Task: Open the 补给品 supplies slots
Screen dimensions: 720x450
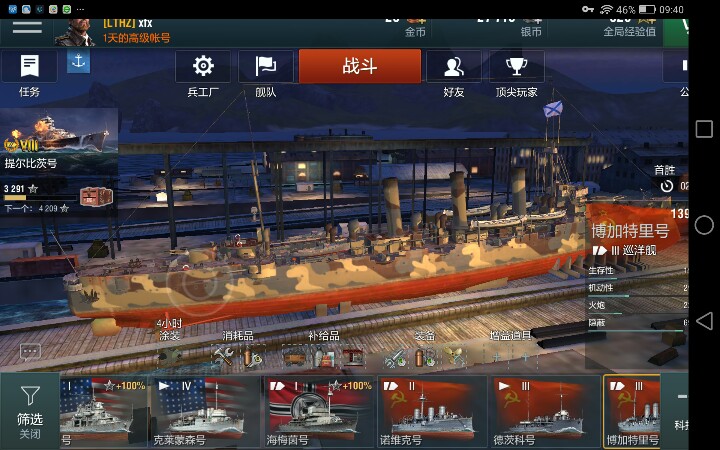Action: [x=323, y=352]
